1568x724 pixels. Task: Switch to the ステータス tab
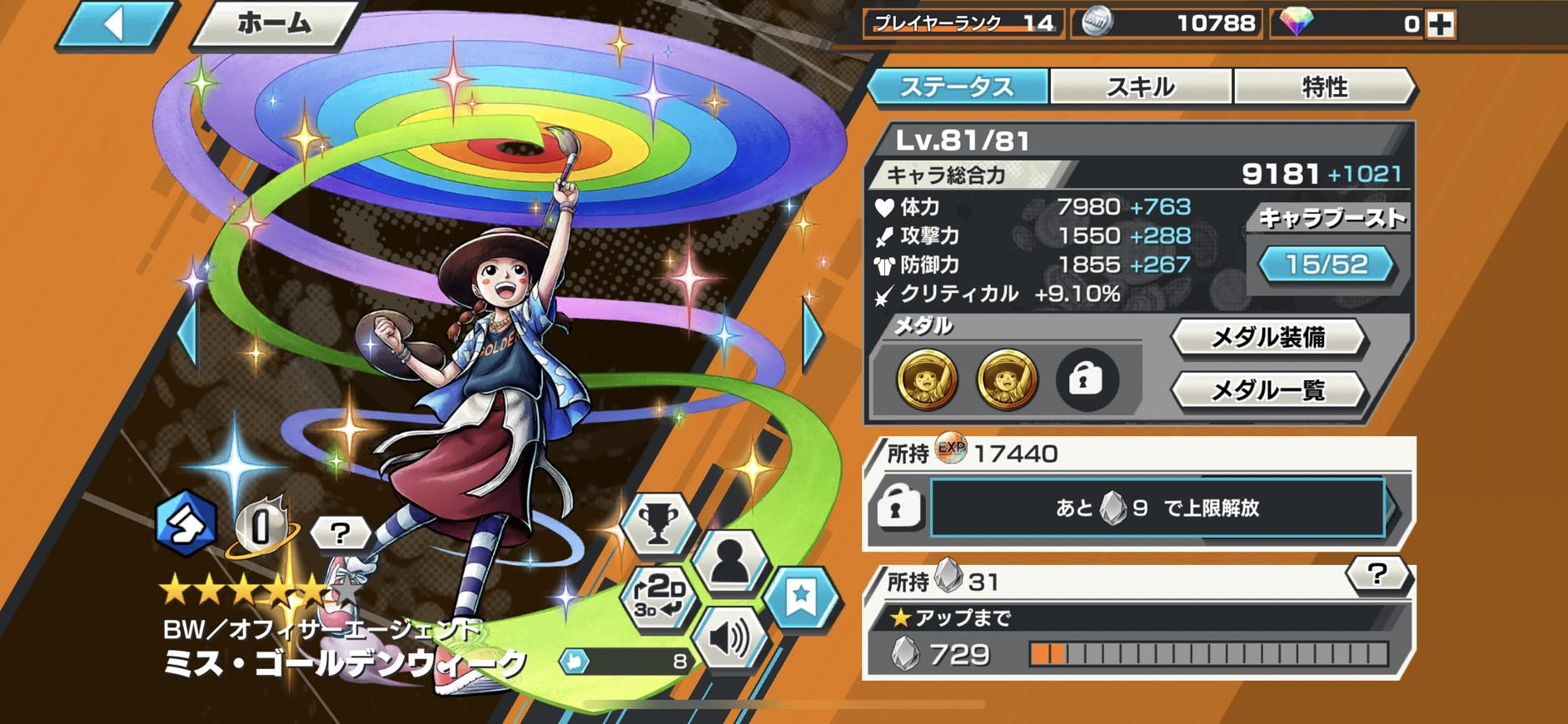click(958, 87)
